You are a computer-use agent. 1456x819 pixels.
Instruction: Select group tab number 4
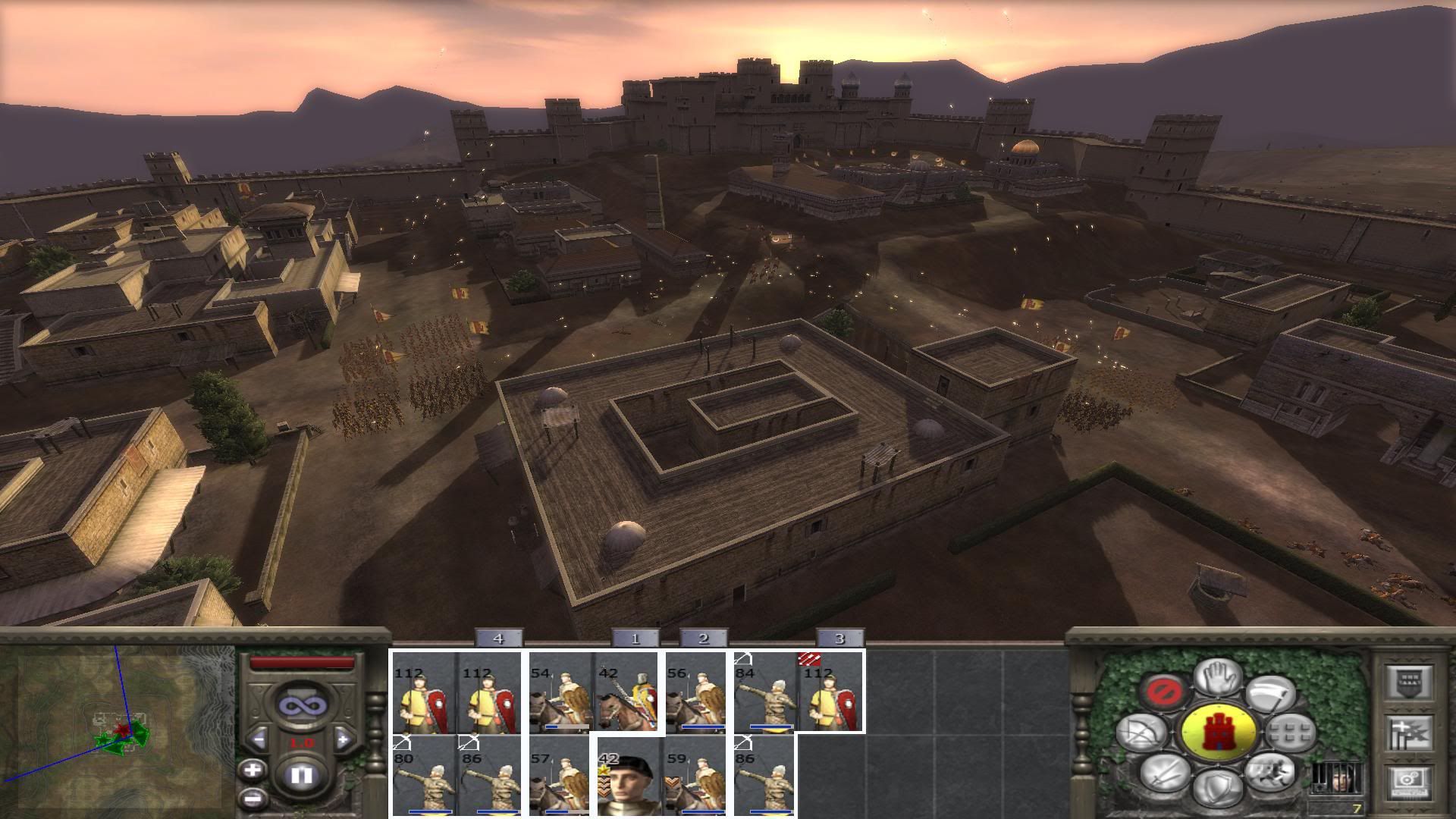(x=498, y=639)
